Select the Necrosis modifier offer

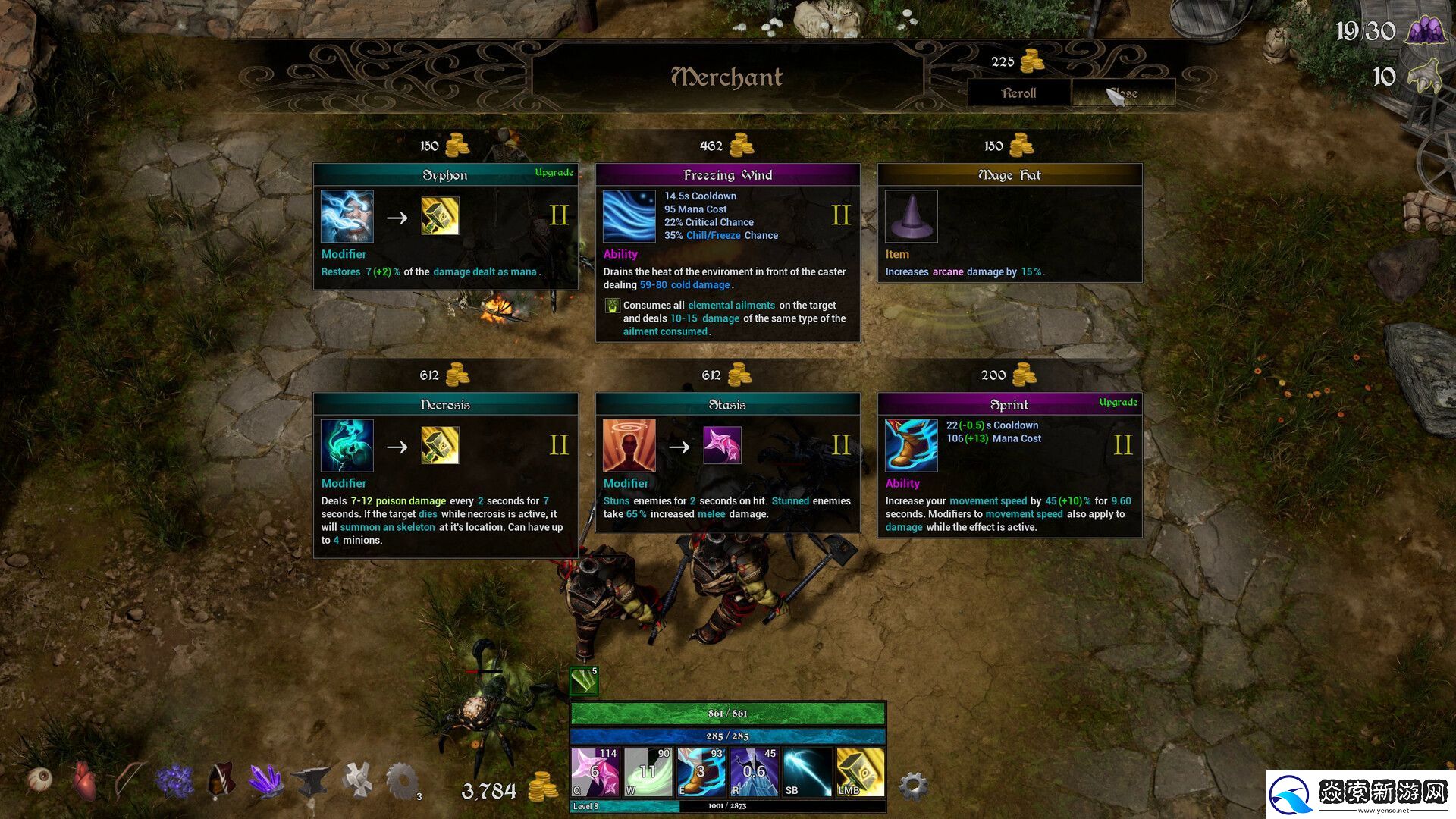445,475
